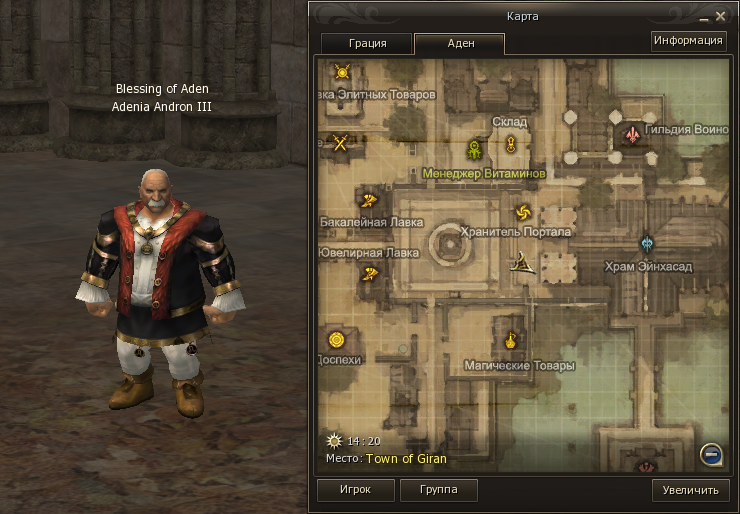Click the Гильдия Воинов red marker
Image resolution: width=740 pixels, height=514 pixels.
(632, 133)
